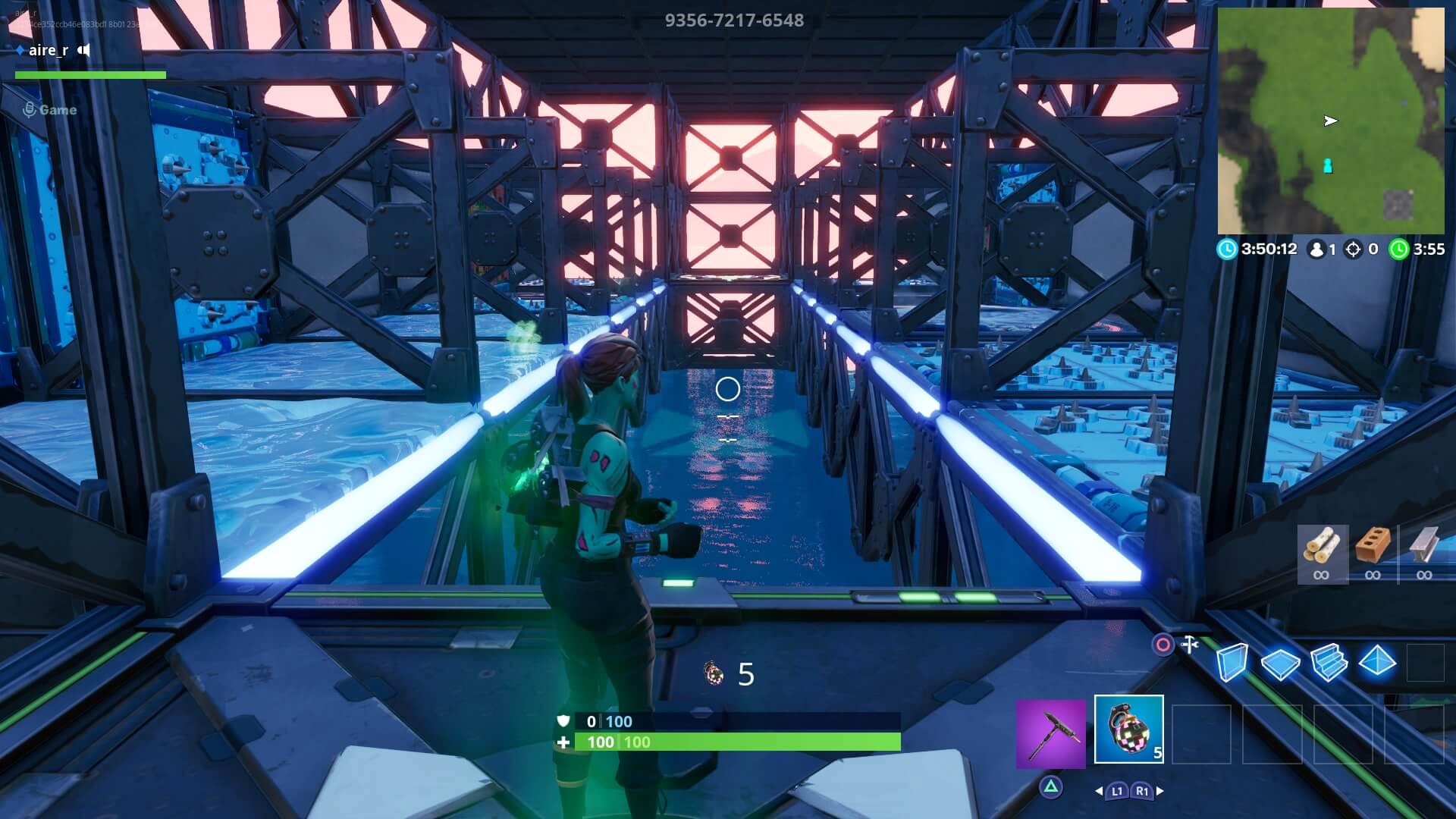1456x819 pixels.
Task: Click the left arrow beside L1
Action: tap(1099, 790)
